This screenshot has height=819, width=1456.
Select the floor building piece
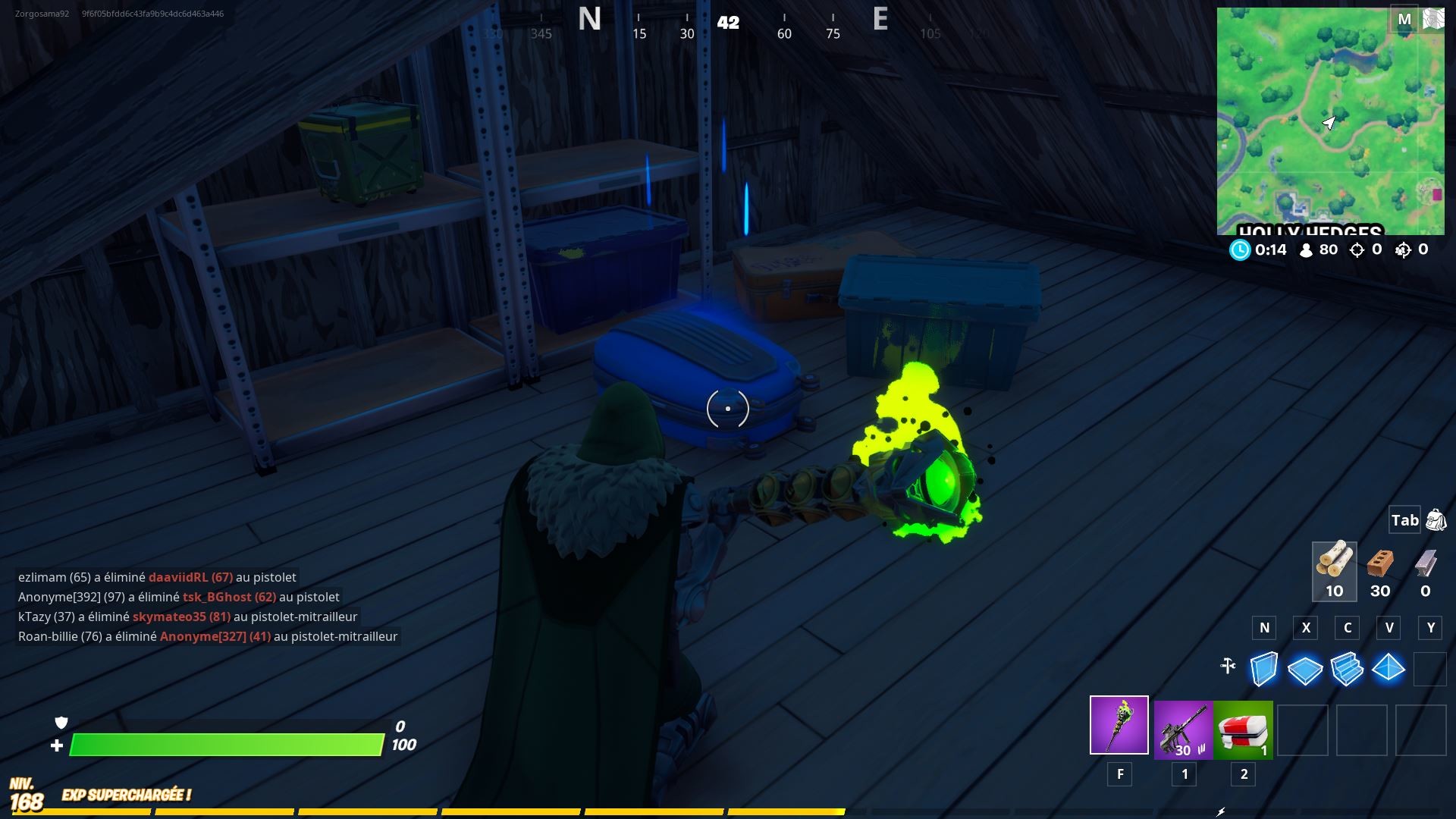(x=1305, y=669)
